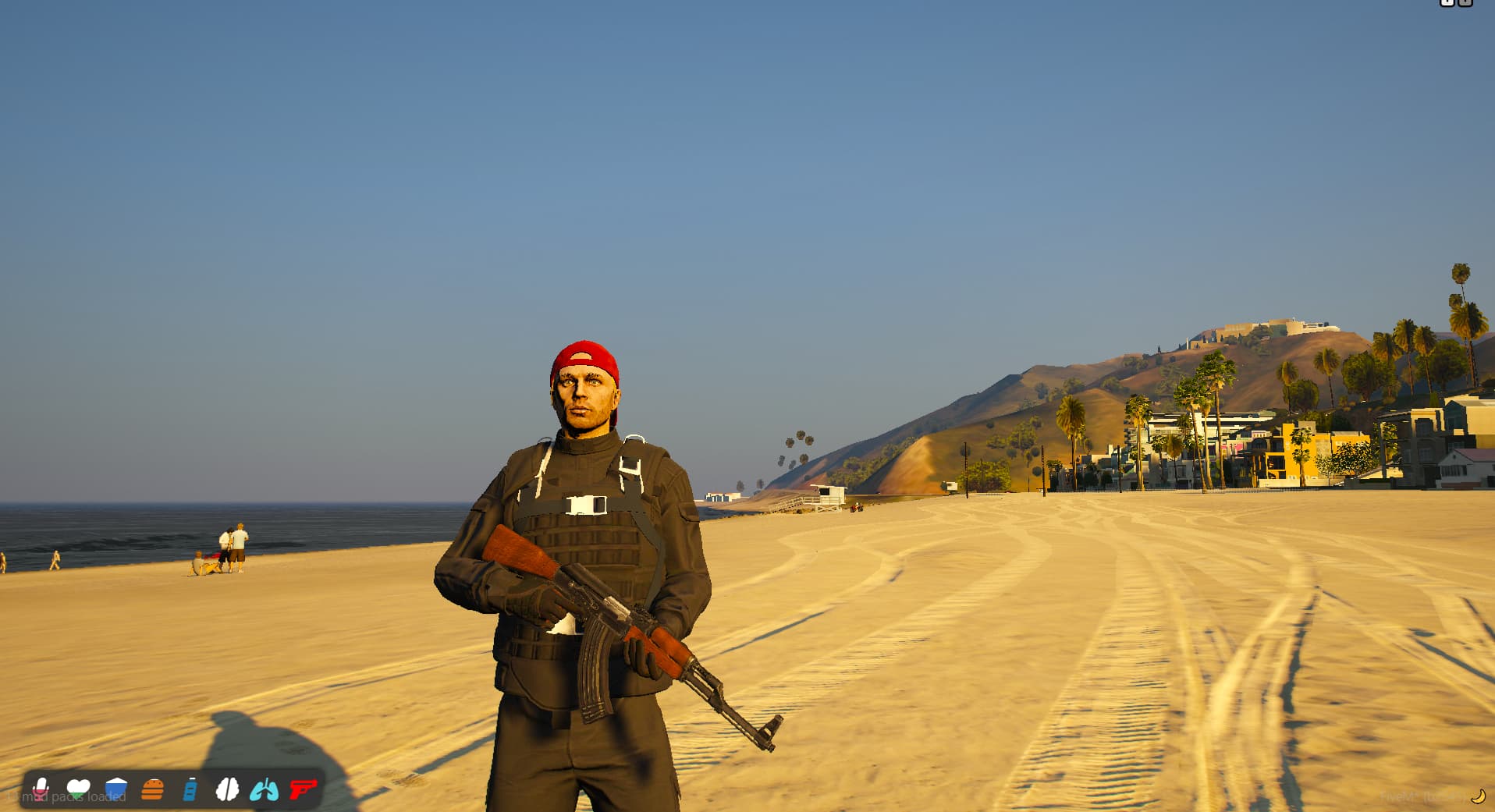Open the HUD status bar panel
Image resolution: width=1495 pixels, height=812 pixels.
(172, 790)
